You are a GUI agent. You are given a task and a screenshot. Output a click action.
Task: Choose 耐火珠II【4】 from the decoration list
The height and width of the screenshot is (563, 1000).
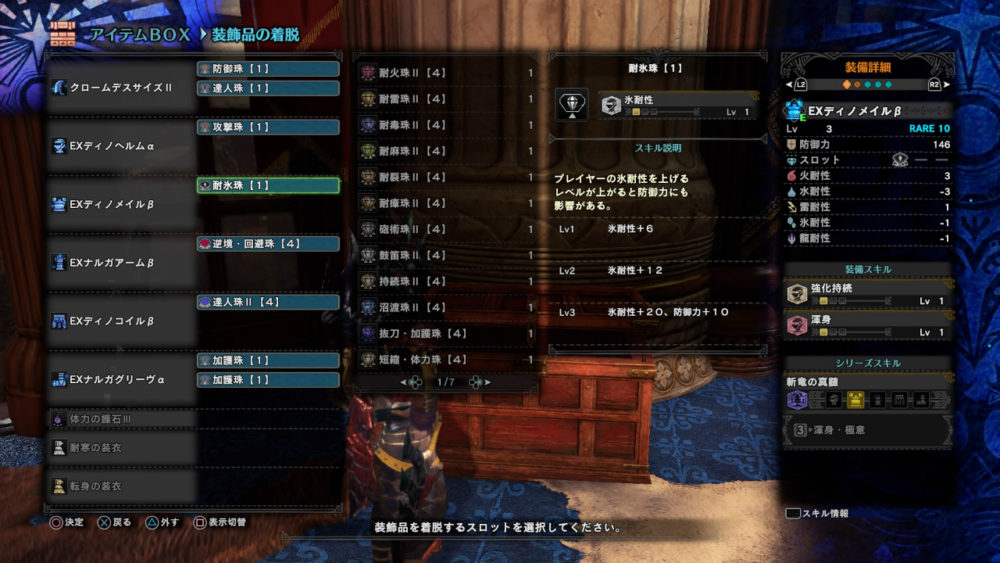point(447,73)
